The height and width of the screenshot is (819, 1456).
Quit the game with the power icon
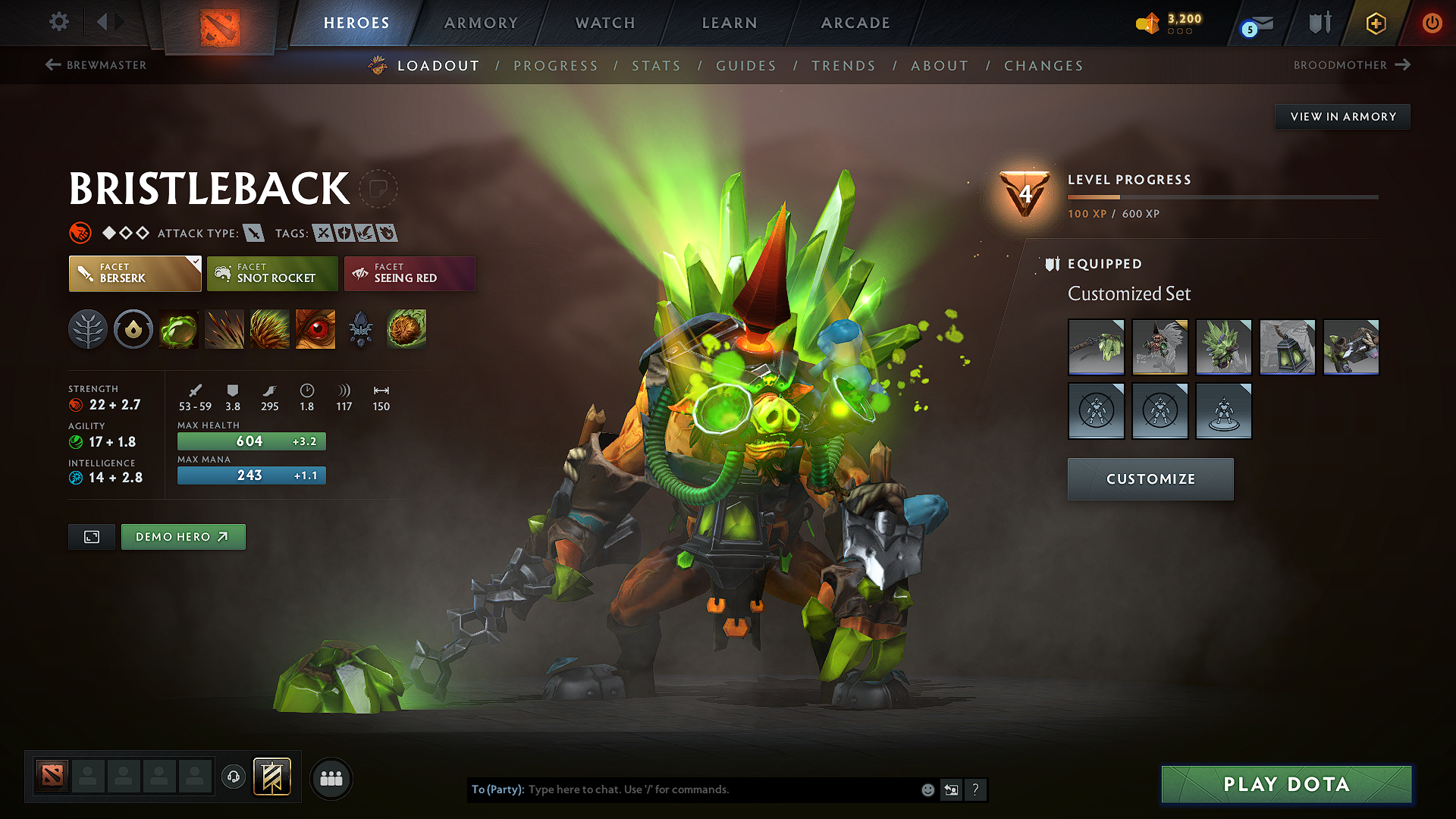coord(1432,23)
